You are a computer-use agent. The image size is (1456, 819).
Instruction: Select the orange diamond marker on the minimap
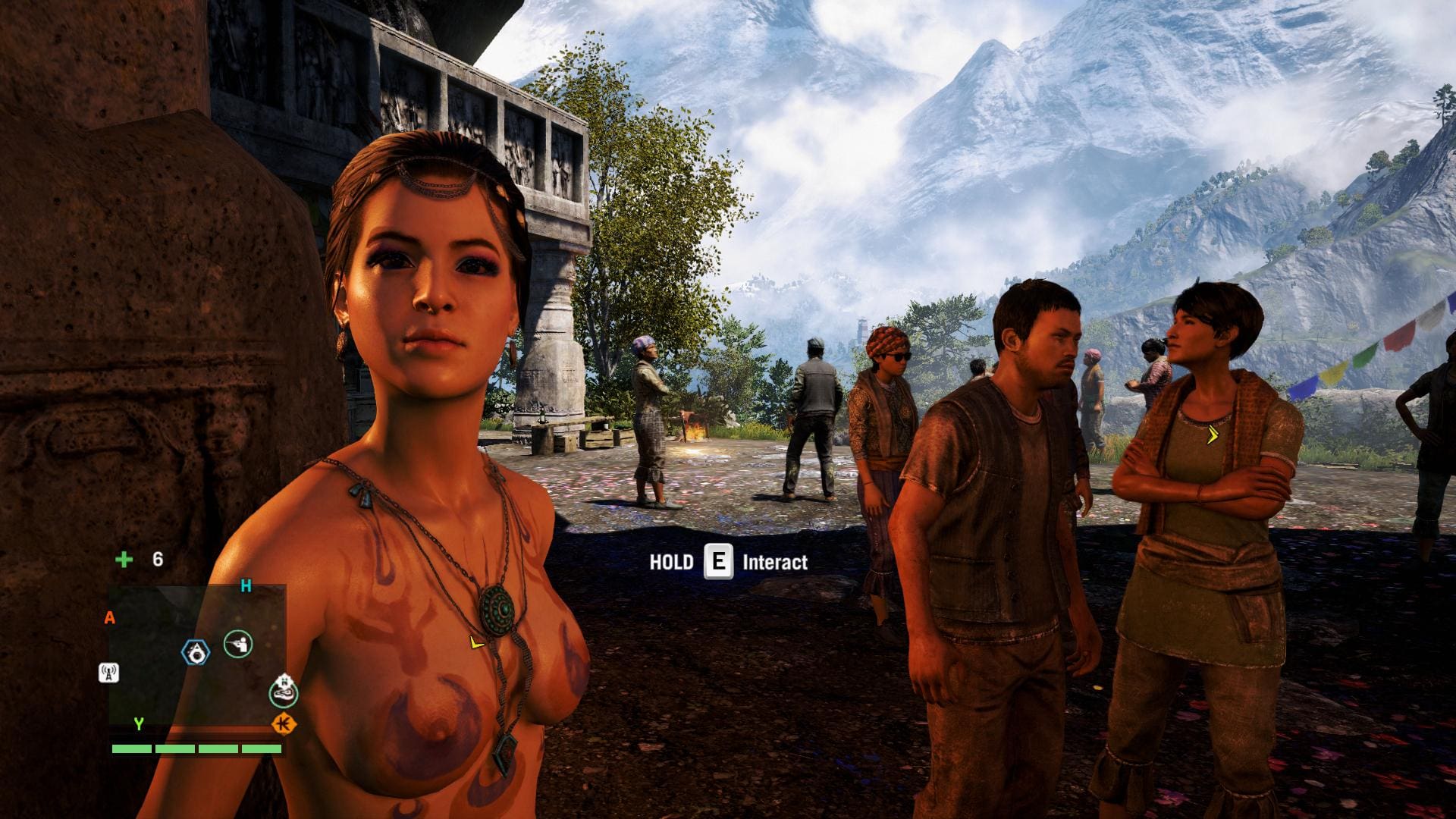point(284,724)
